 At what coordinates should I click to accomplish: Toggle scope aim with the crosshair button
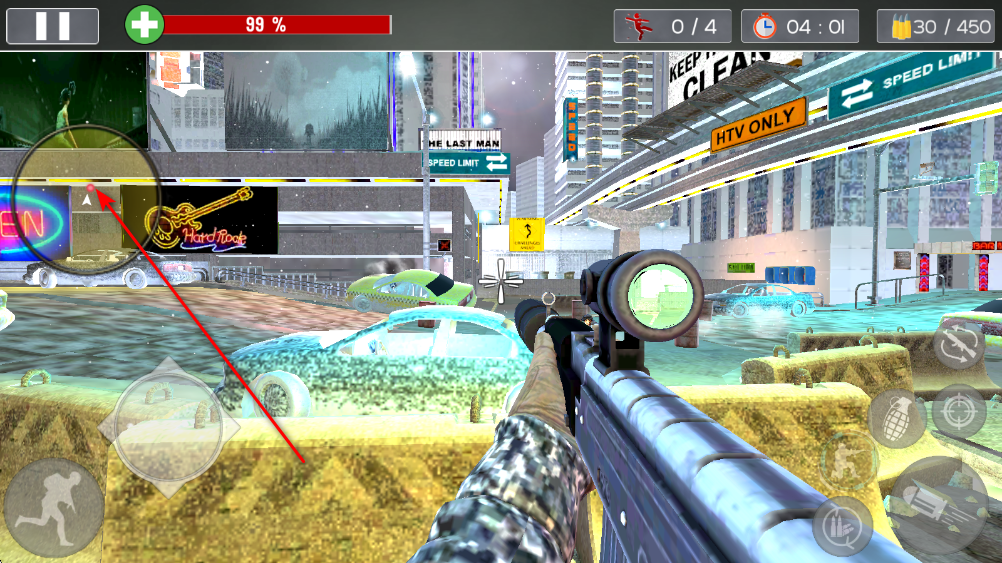click(958, 411)
